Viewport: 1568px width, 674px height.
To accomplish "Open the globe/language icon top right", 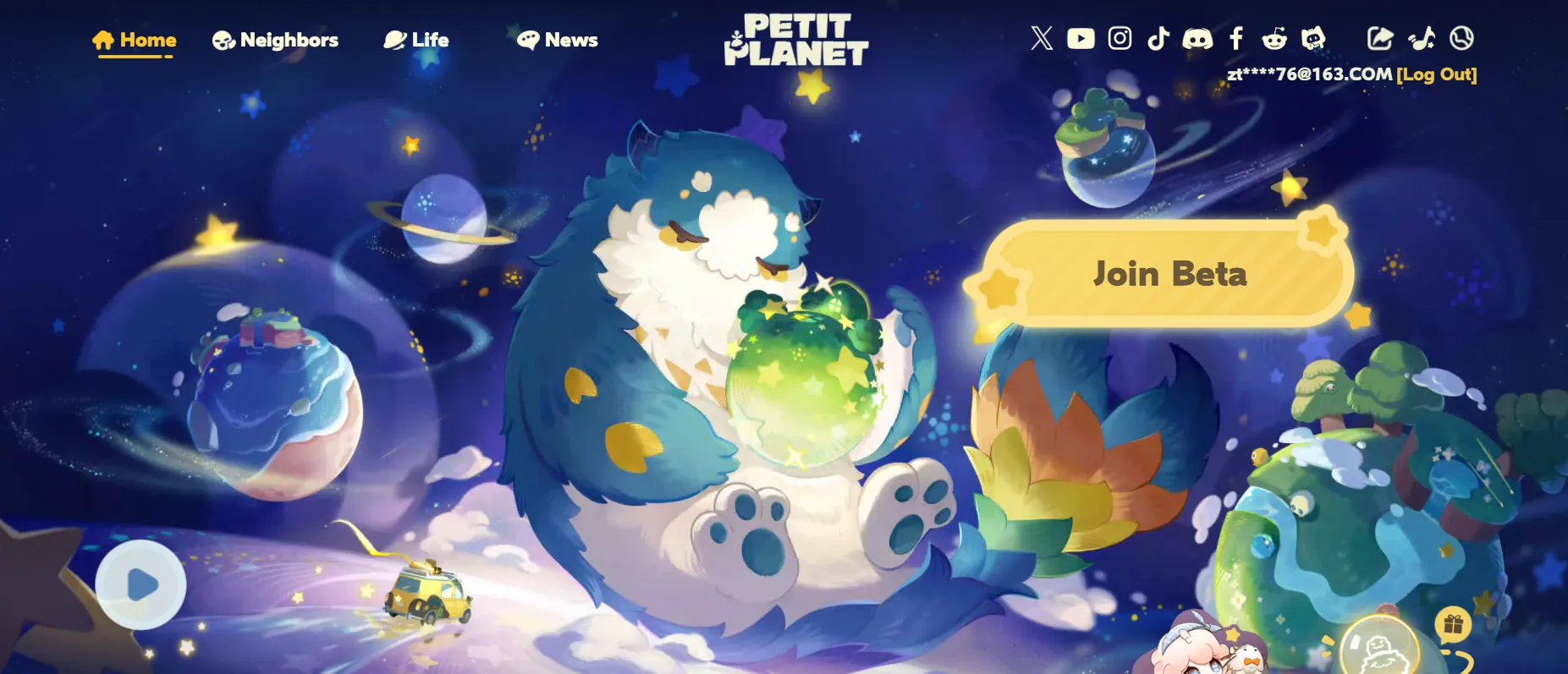I will [x=1461, y=37].
